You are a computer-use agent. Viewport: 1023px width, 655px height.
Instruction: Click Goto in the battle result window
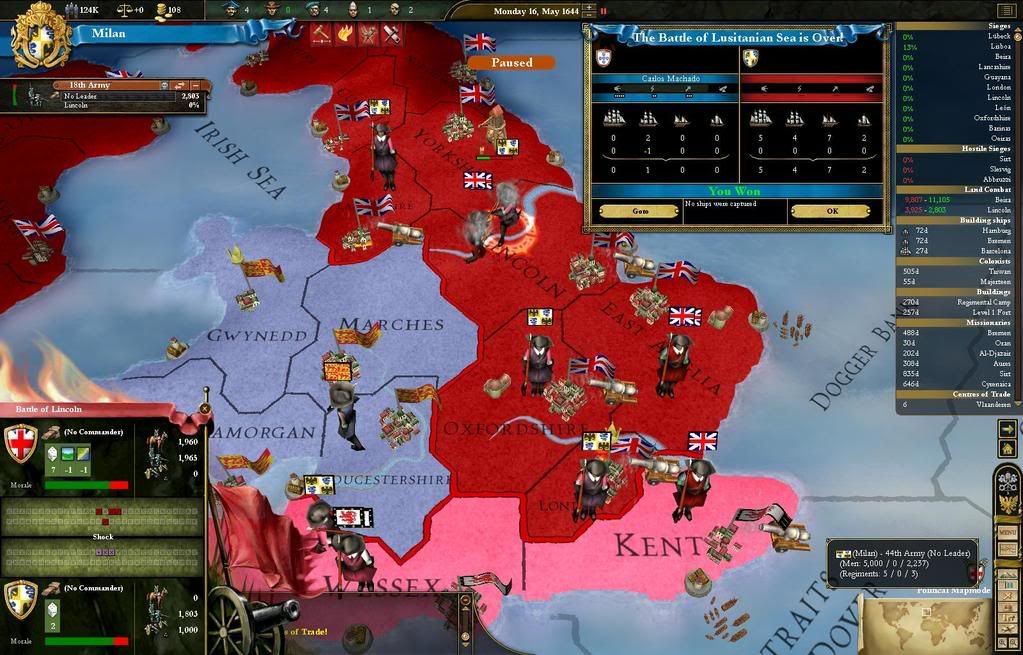click(x=640, y=211)
